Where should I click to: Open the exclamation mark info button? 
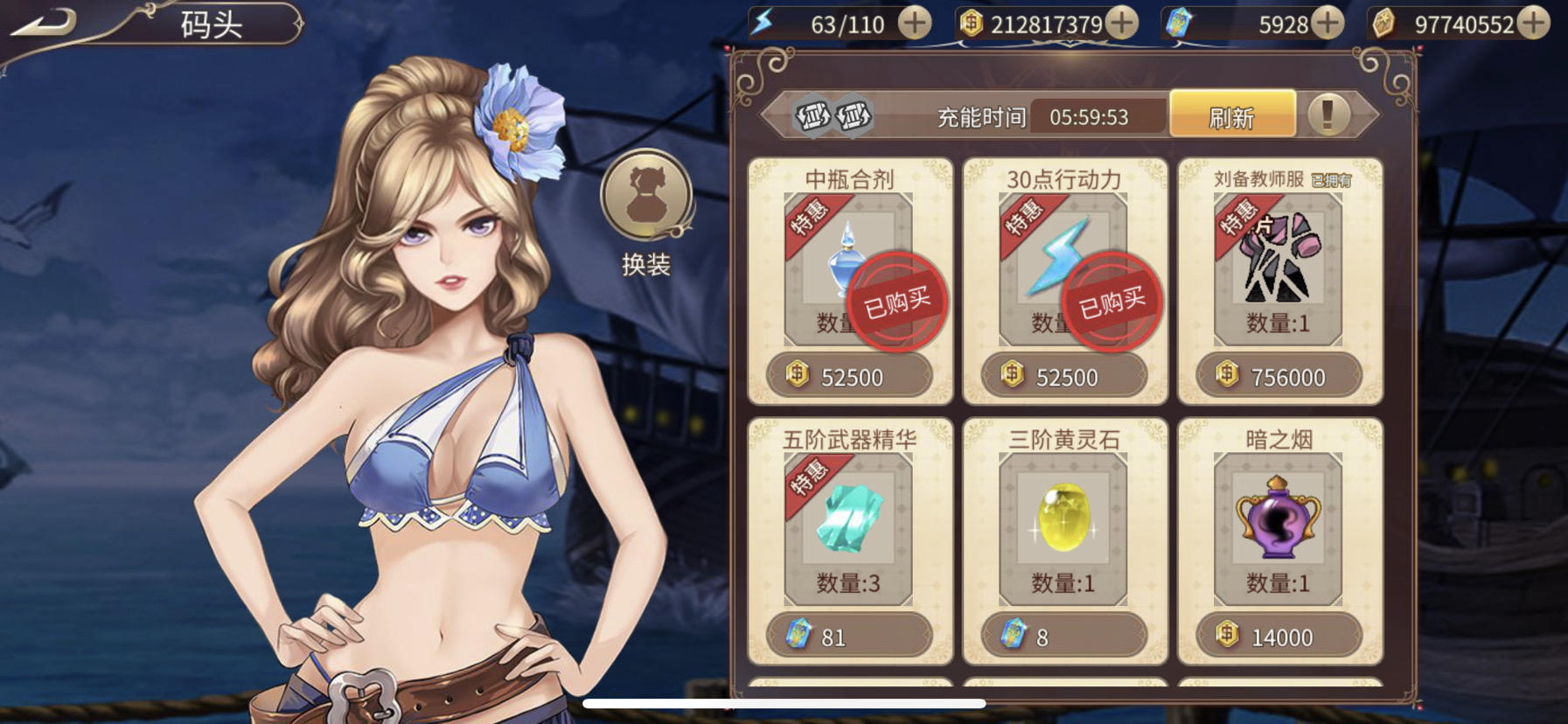[1328, 115]
